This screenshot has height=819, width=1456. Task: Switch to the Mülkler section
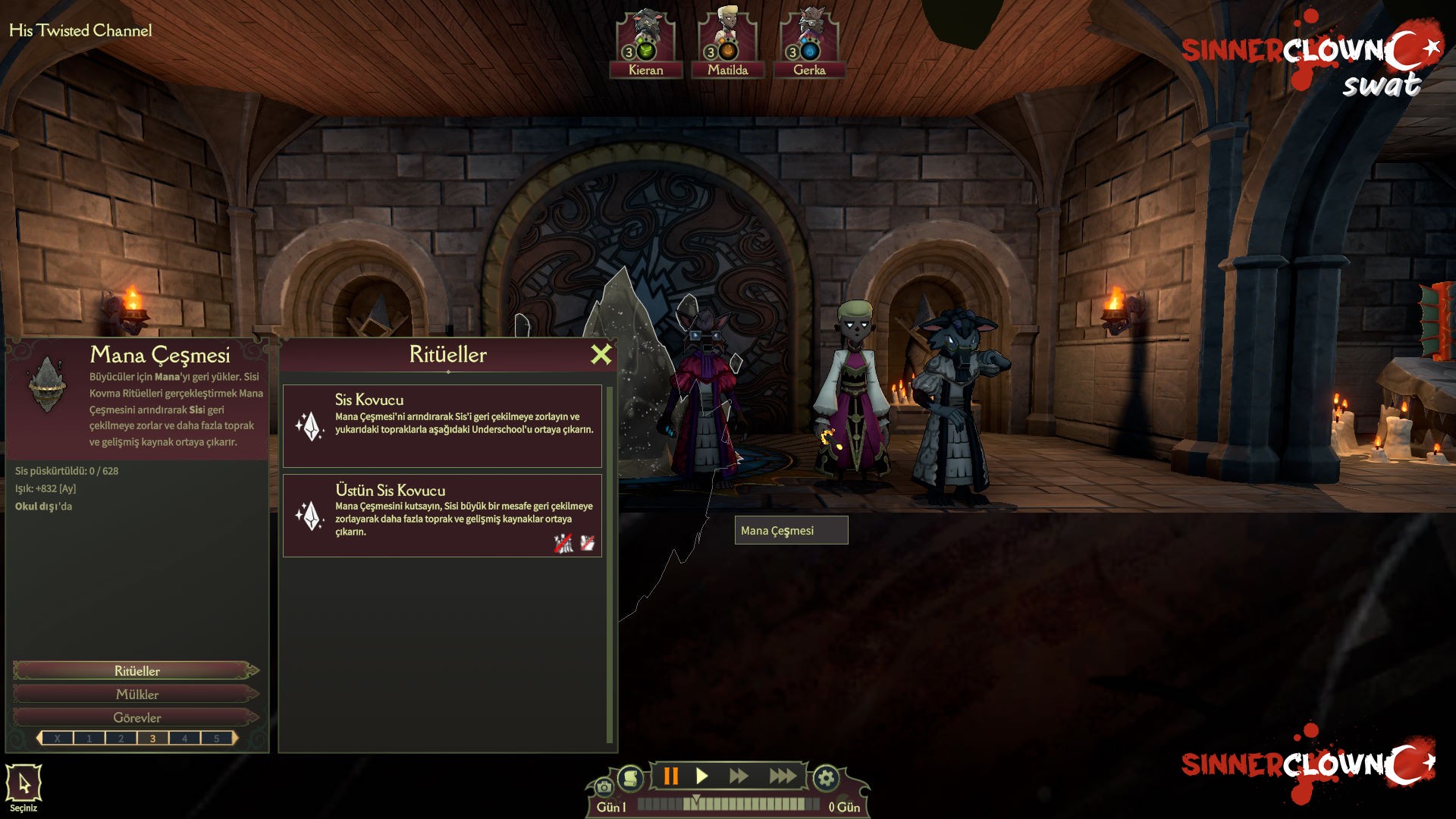[x=136, y=694]
